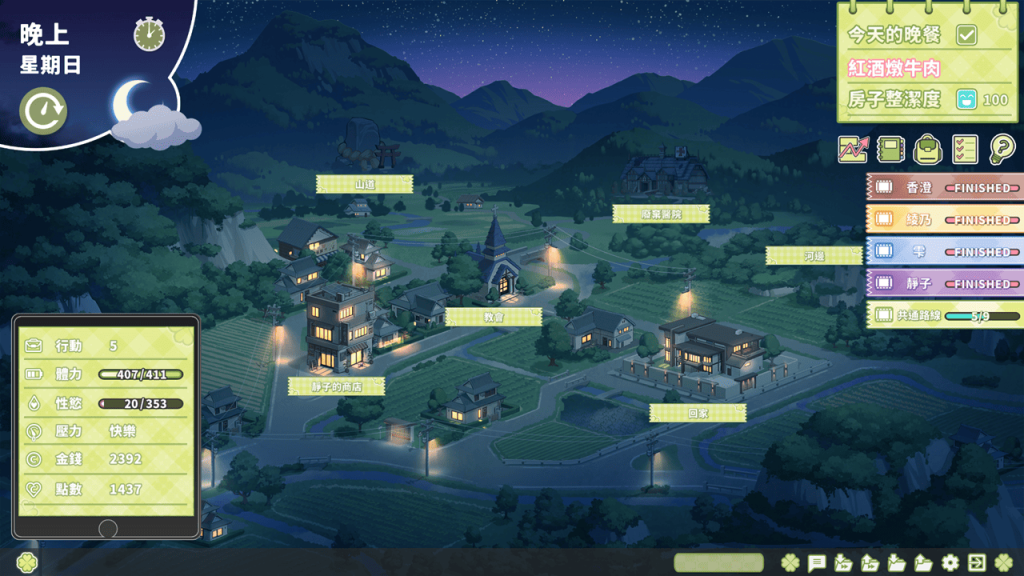Viewport: 1024px width, 576px height.
Task: Choose the 教會 destination label
Action: click(x=493, y=317)
